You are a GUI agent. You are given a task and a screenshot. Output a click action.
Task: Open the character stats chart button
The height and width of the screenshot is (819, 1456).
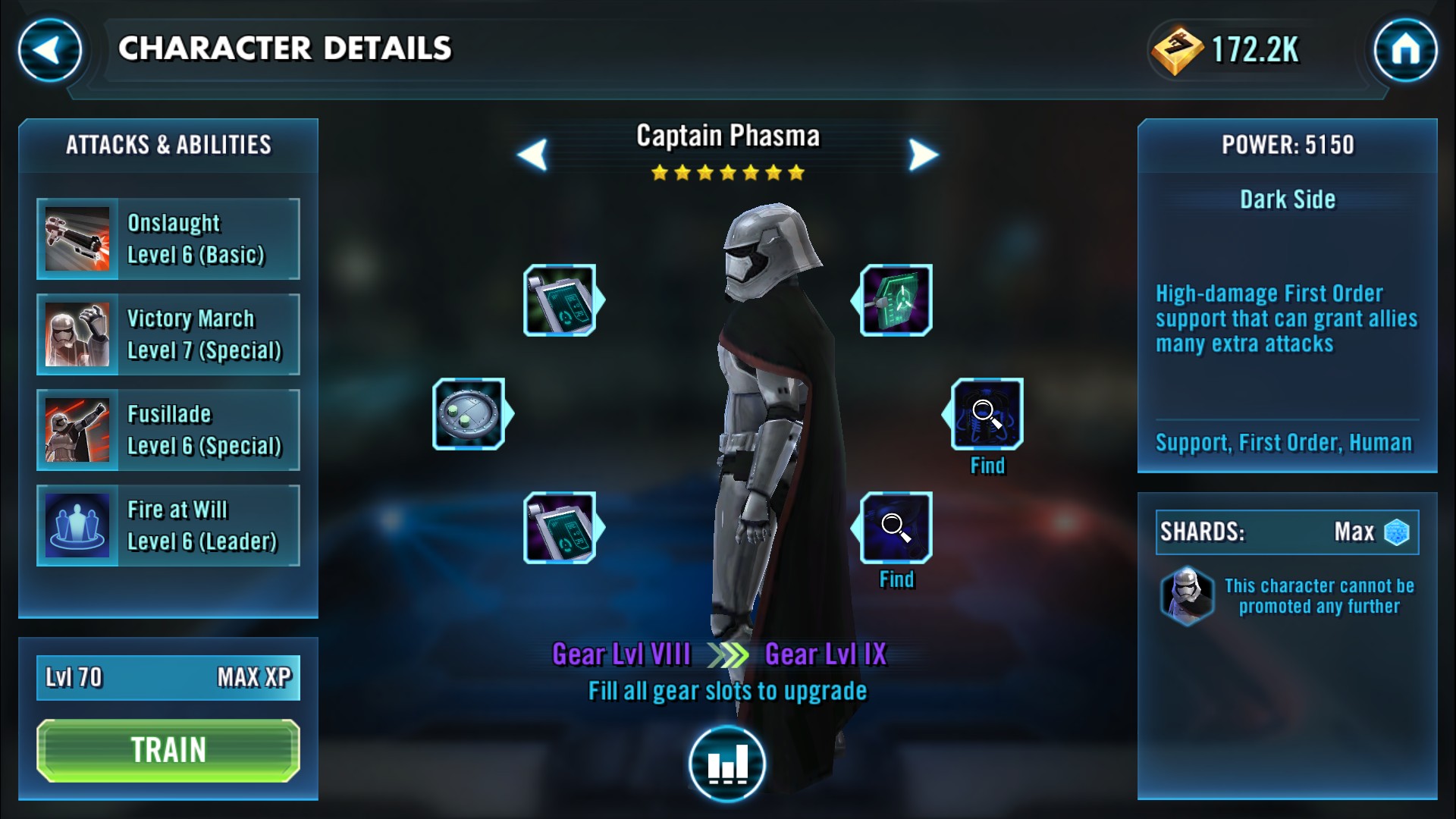(727, 763)
